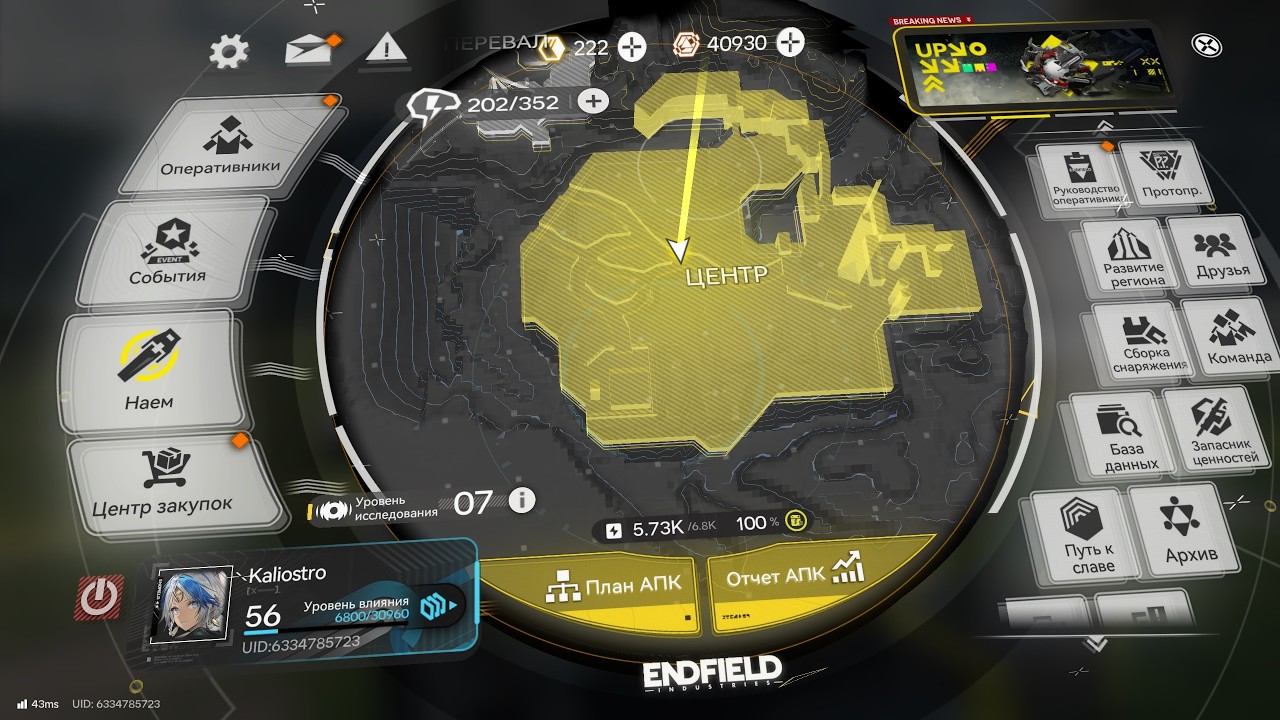Add currency with the plus next to 40930
This screenshot has width=1280, height=720.
point(791,43)
